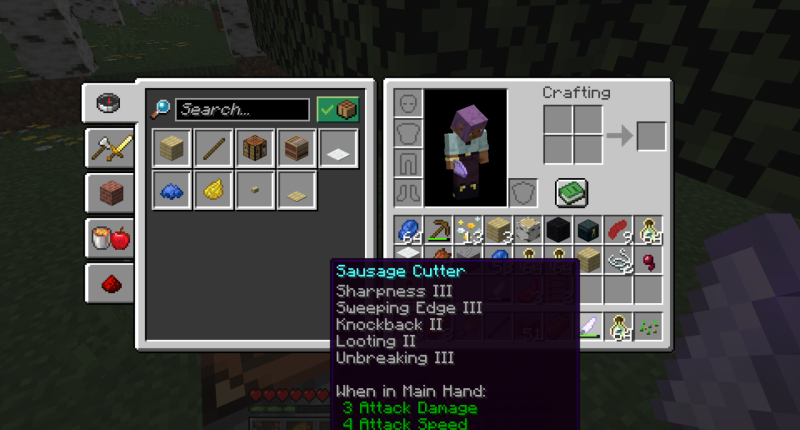Select the crafting table recipe
Image resolution: width=800 pixels, height=430 pixels.
pos(255,149)
